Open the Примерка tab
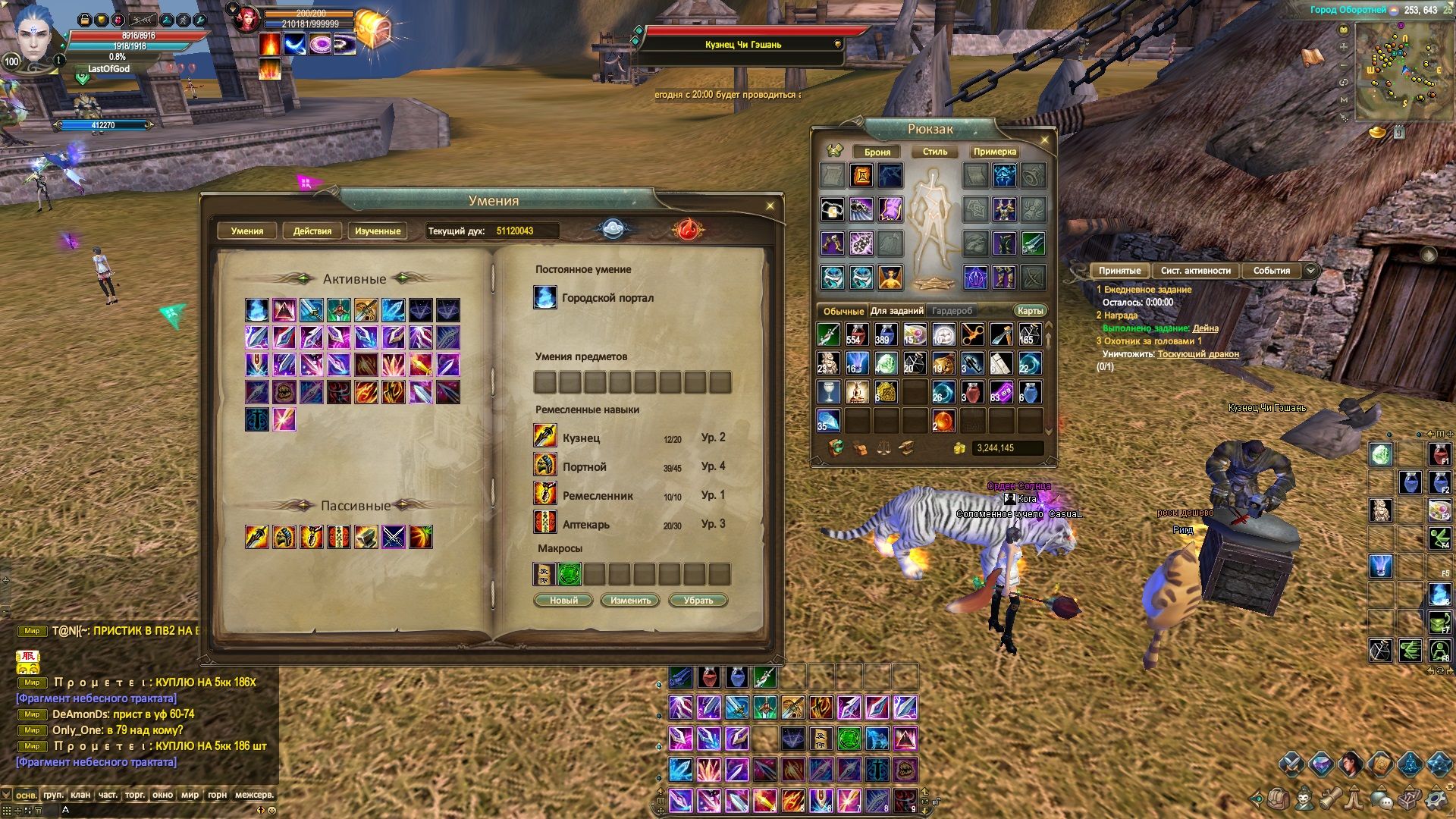Image resolution: width=1456 pixels, height=819 pixels. 994,152
